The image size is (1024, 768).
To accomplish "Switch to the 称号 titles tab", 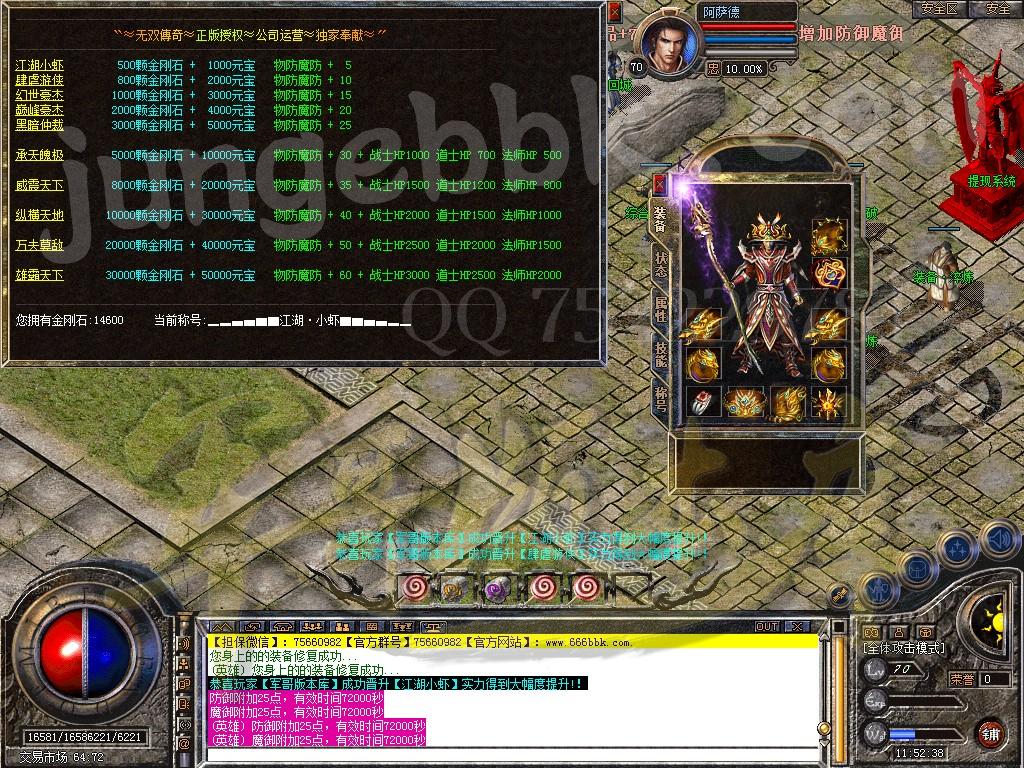I will (660, 394).
